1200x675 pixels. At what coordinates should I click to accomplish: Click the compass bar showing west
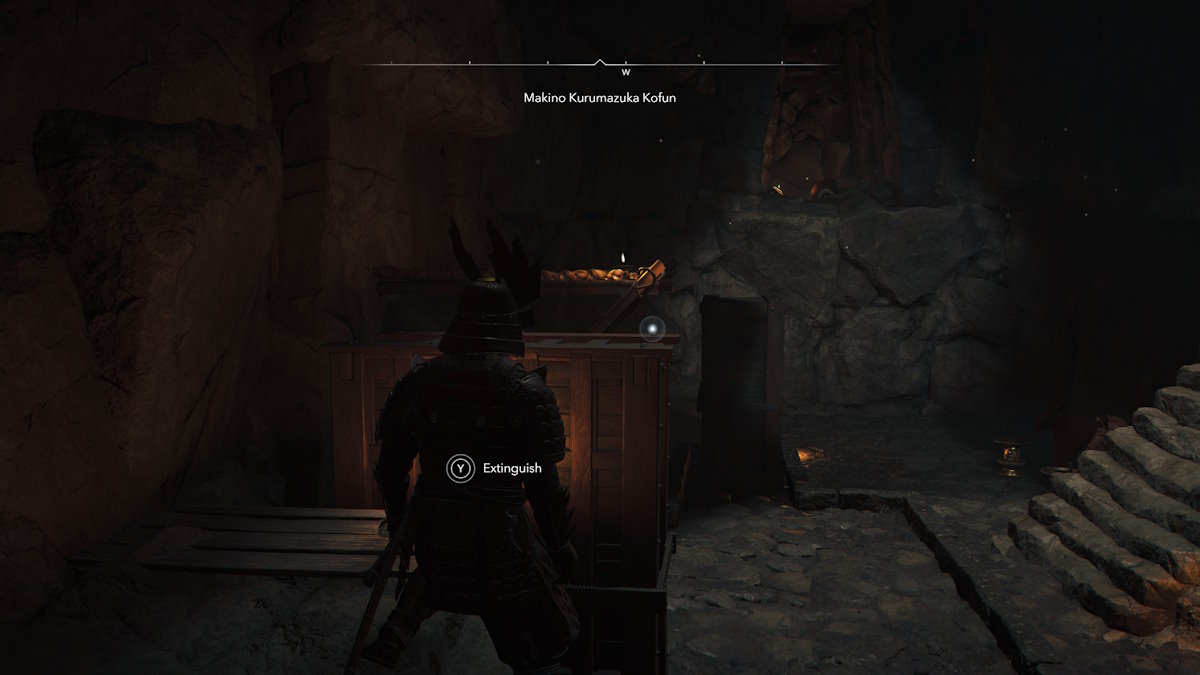pyautogui.click(x=600, y=66)
